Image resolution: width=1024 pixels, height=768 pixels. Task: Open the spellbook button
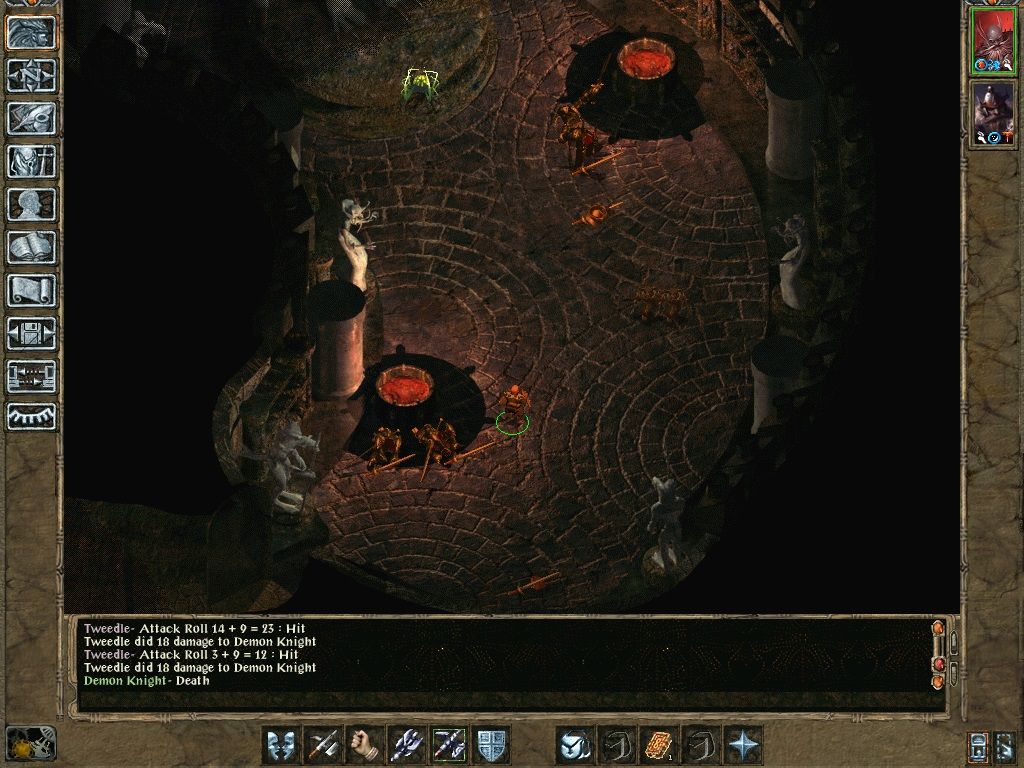pyautogui.click(x=31, y=247)
